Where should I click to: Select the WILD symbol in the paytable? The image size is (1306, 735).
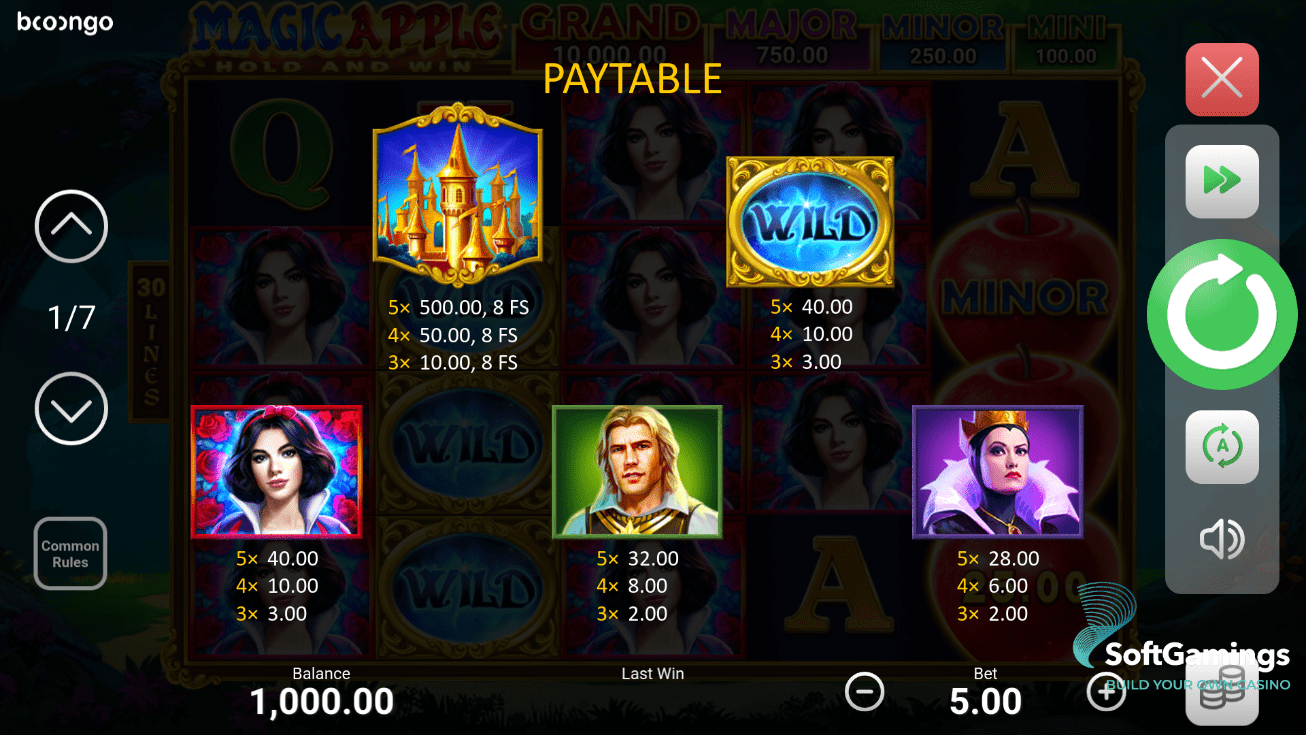pos(811,220)
